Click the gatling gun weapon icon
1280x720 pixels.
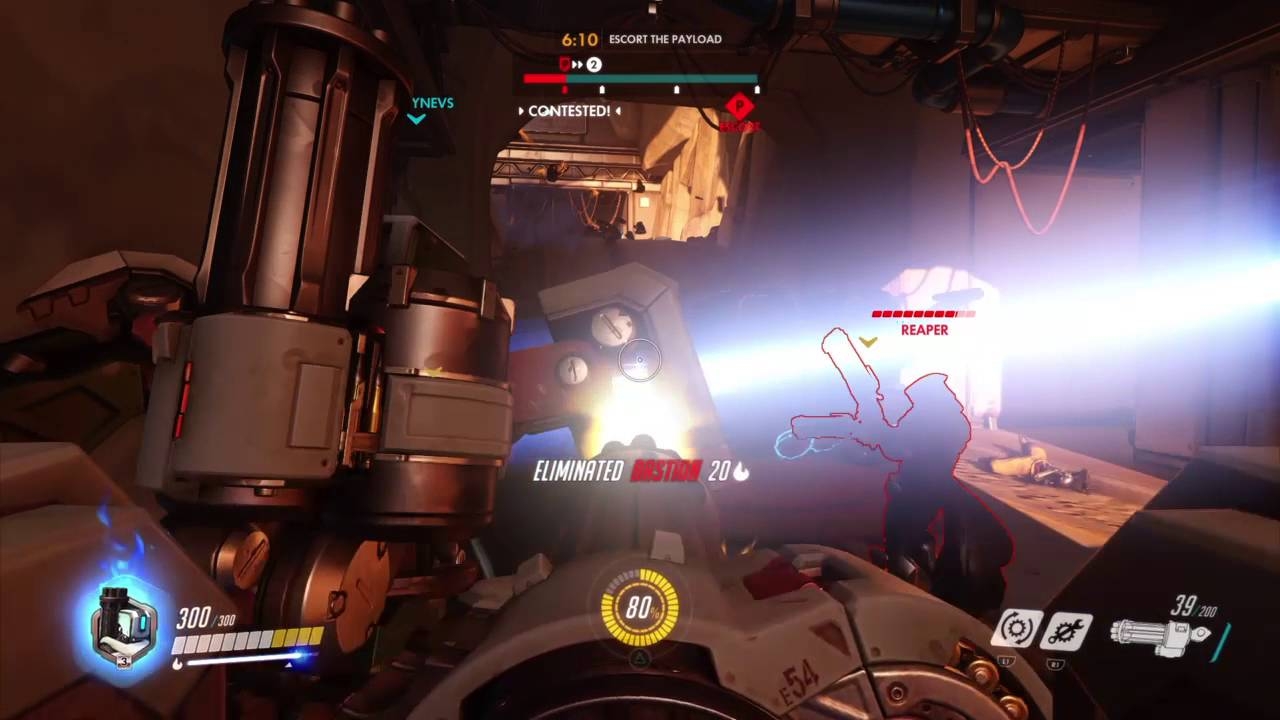(1167, 635)
